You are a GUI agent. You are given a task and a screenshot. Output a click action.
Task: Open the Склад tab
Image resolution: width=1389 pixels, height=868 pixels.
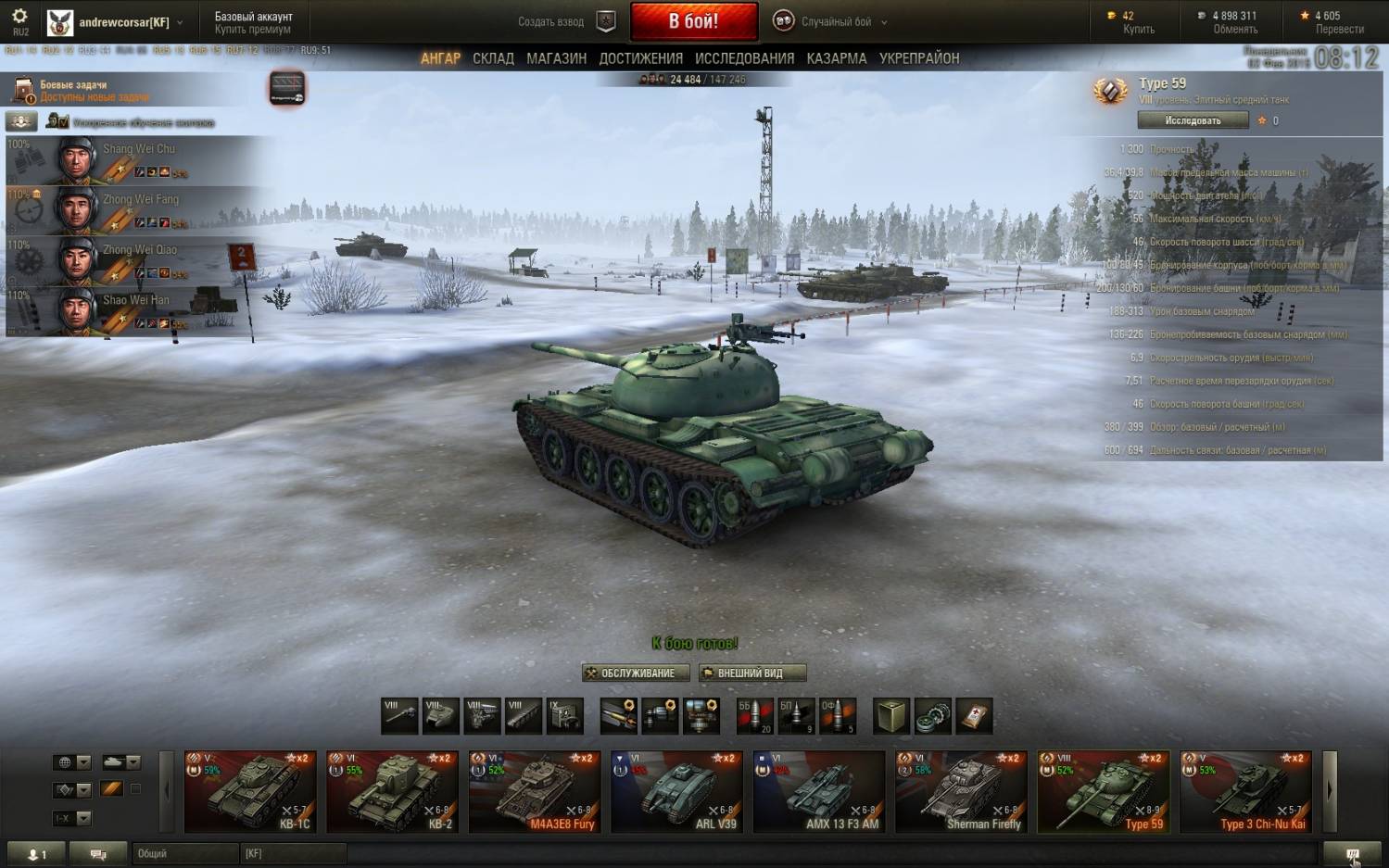point(493,58)
